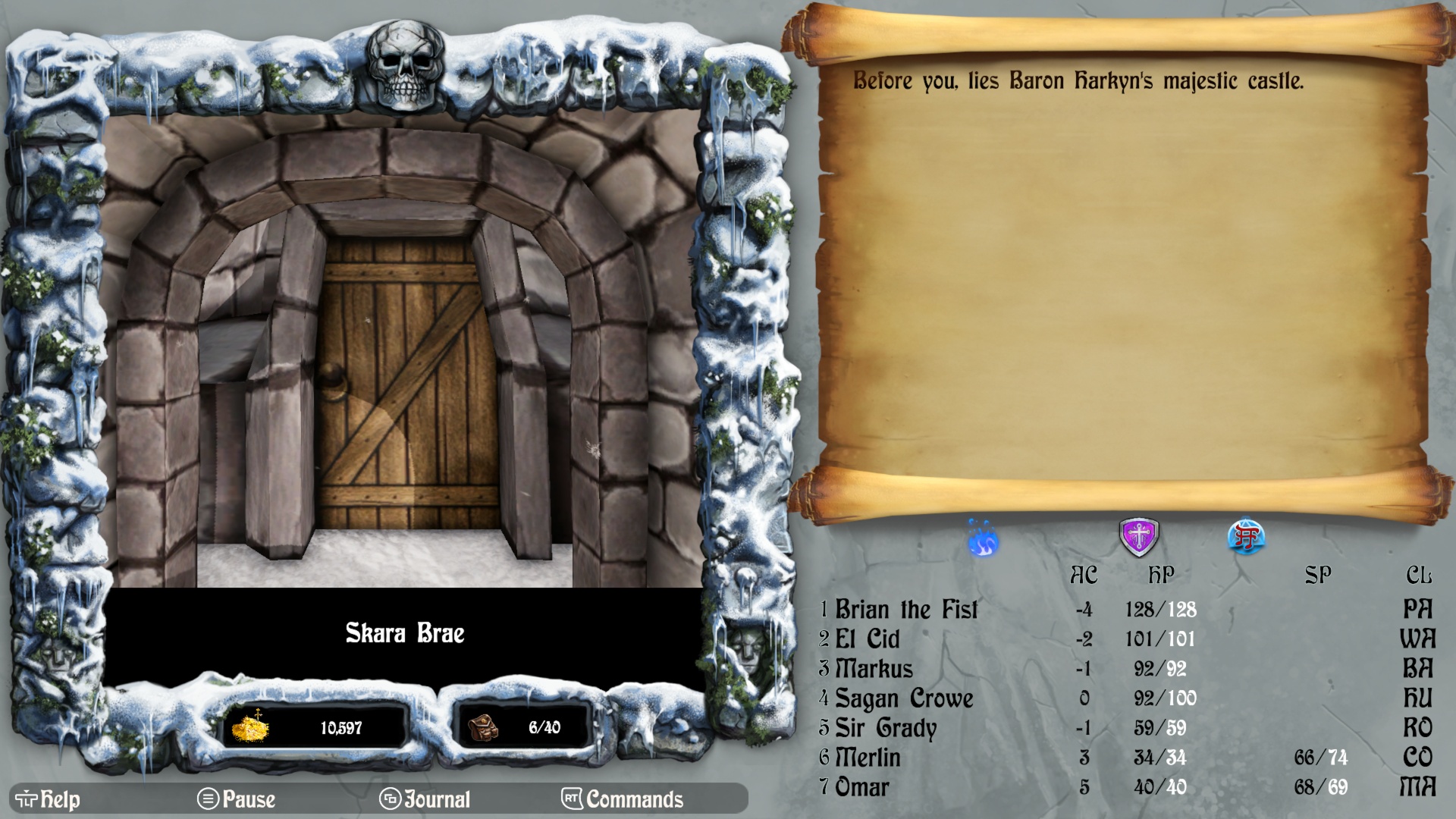Click the purple cross shield icon
Image resolution: width=1456 pixels, height=819 pixels.
1139,537
